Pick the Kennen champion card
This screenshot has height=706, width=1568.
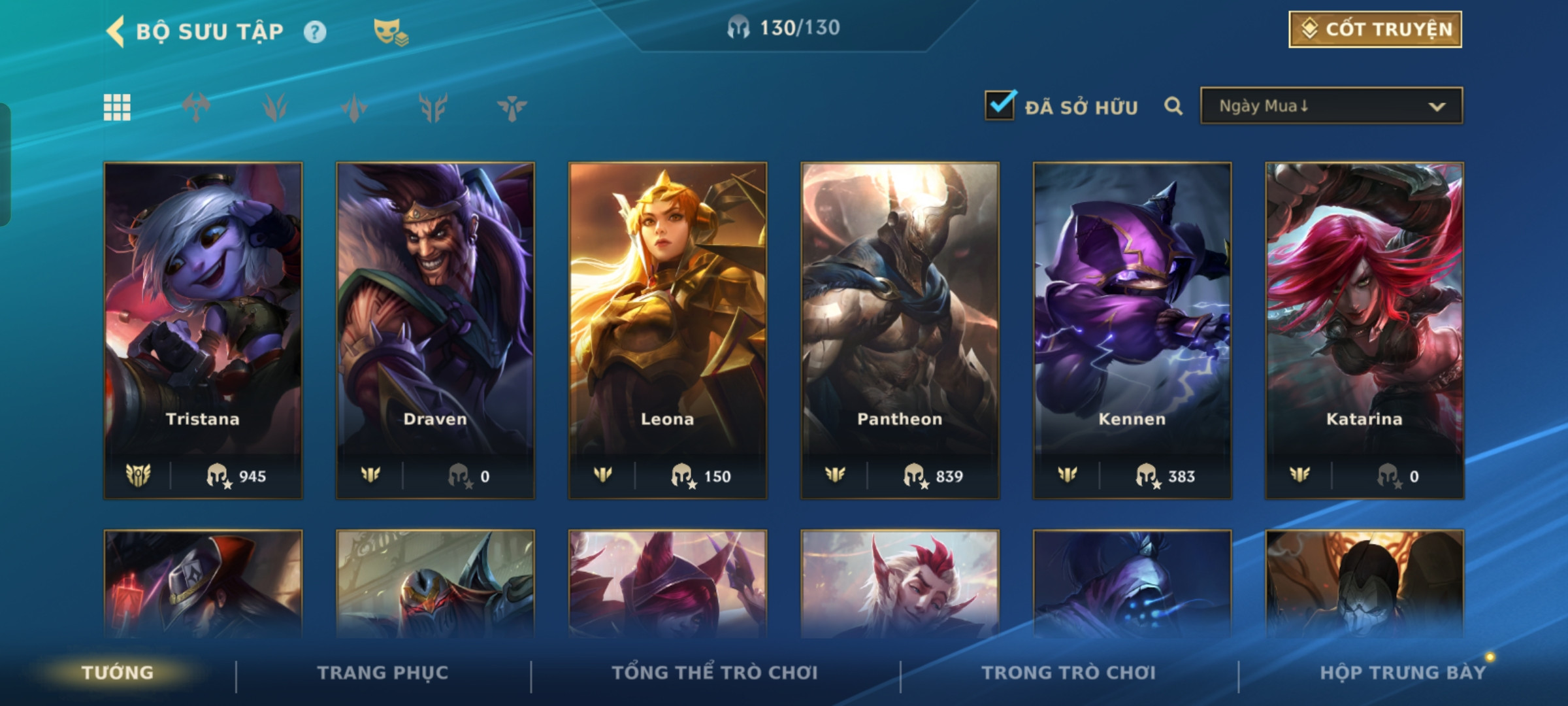[1132, 330]
